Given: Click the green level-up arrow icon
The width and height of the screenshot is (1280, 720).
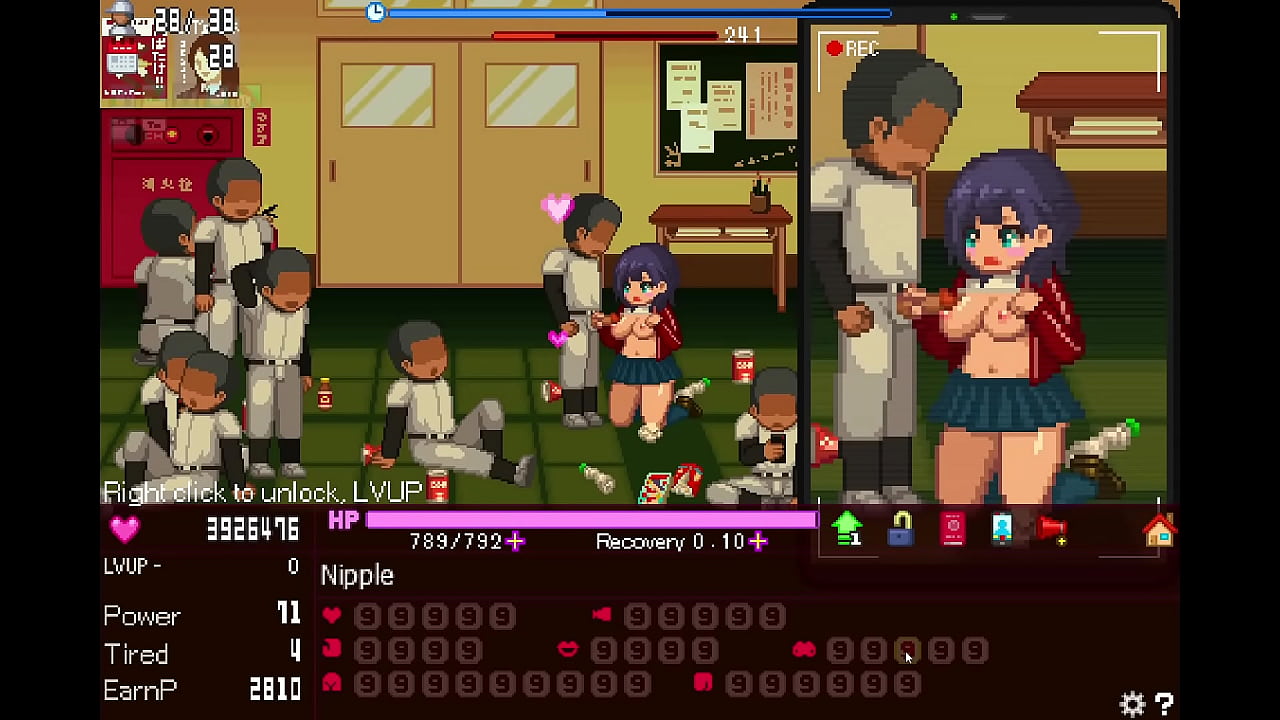Looking at the screenshot, I should (847, 527).
